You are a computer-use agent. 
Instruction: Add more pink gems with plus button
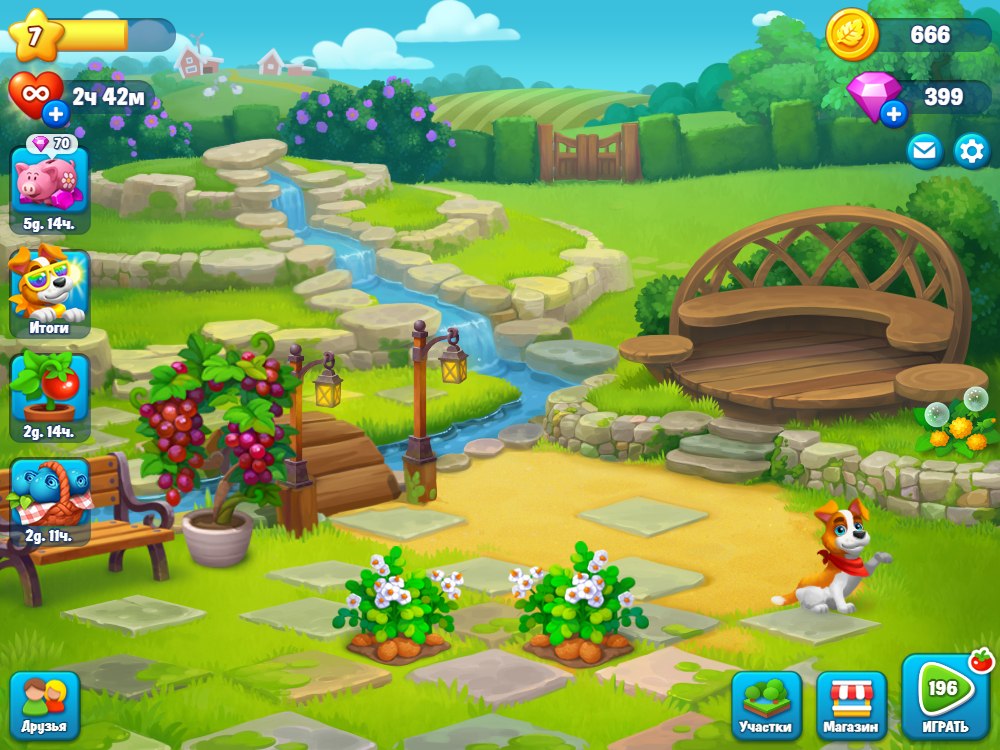tap(893, 114)
